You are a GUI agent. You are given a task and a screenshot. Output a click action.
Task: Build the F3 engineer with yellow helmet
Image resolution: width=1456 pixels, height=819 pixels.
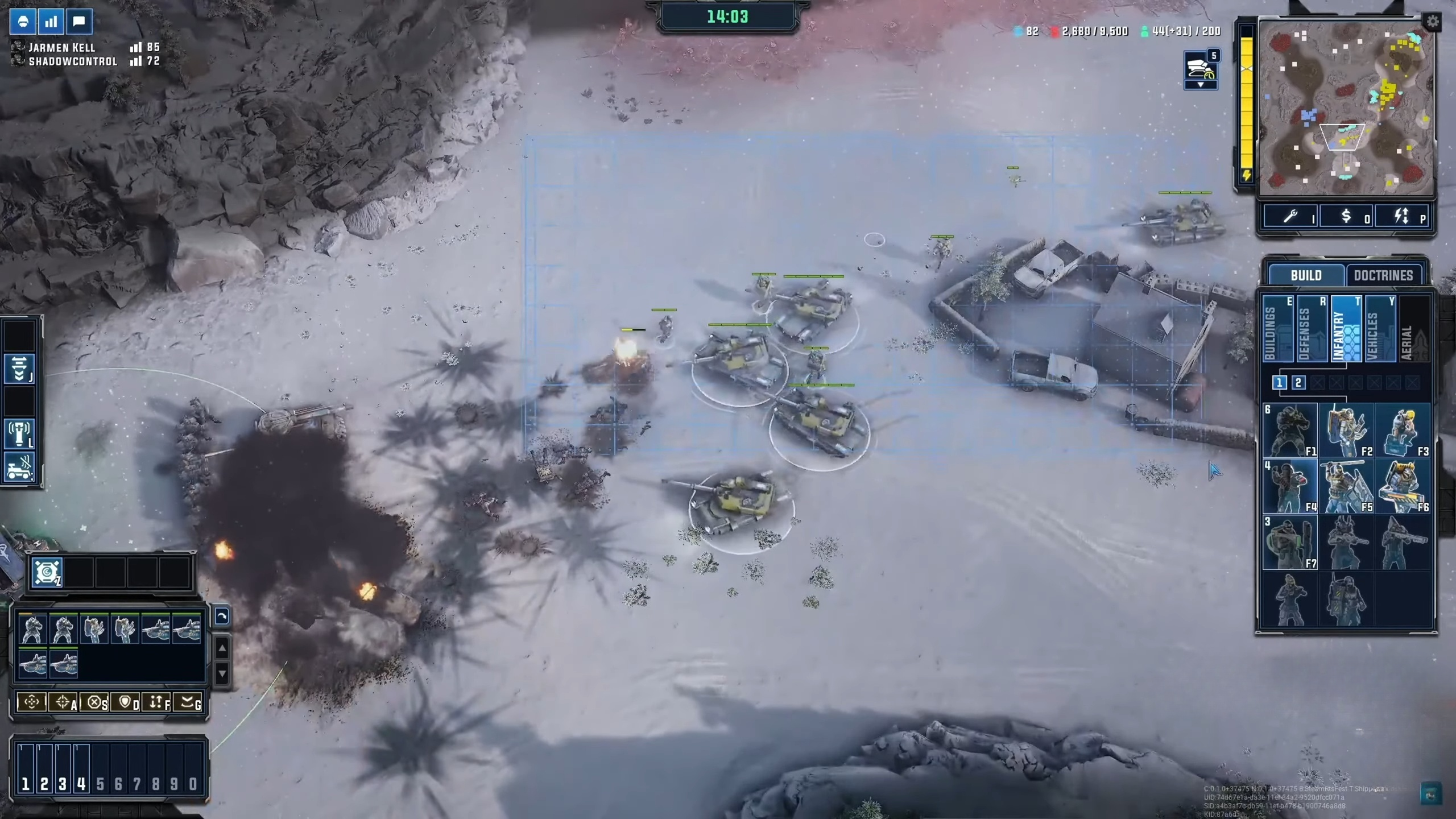click(x=1402, y=431)
